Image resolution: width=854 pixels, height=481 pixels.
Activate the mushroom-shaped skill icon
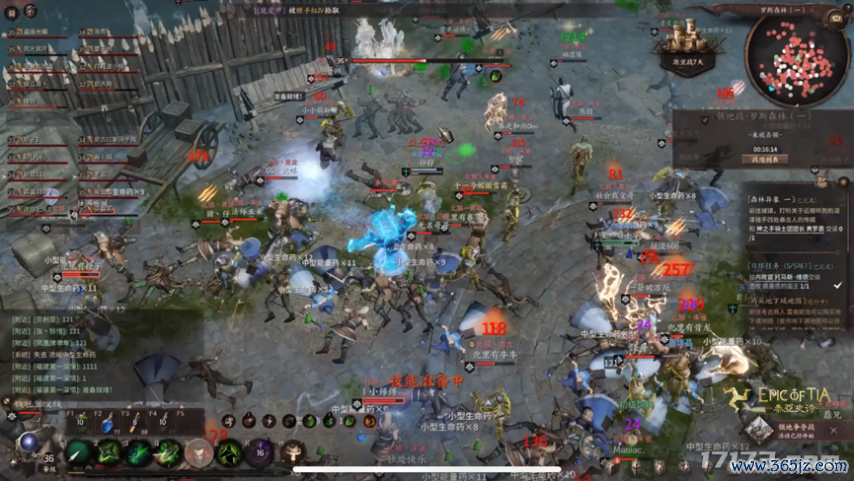click(x=292, y=453)
